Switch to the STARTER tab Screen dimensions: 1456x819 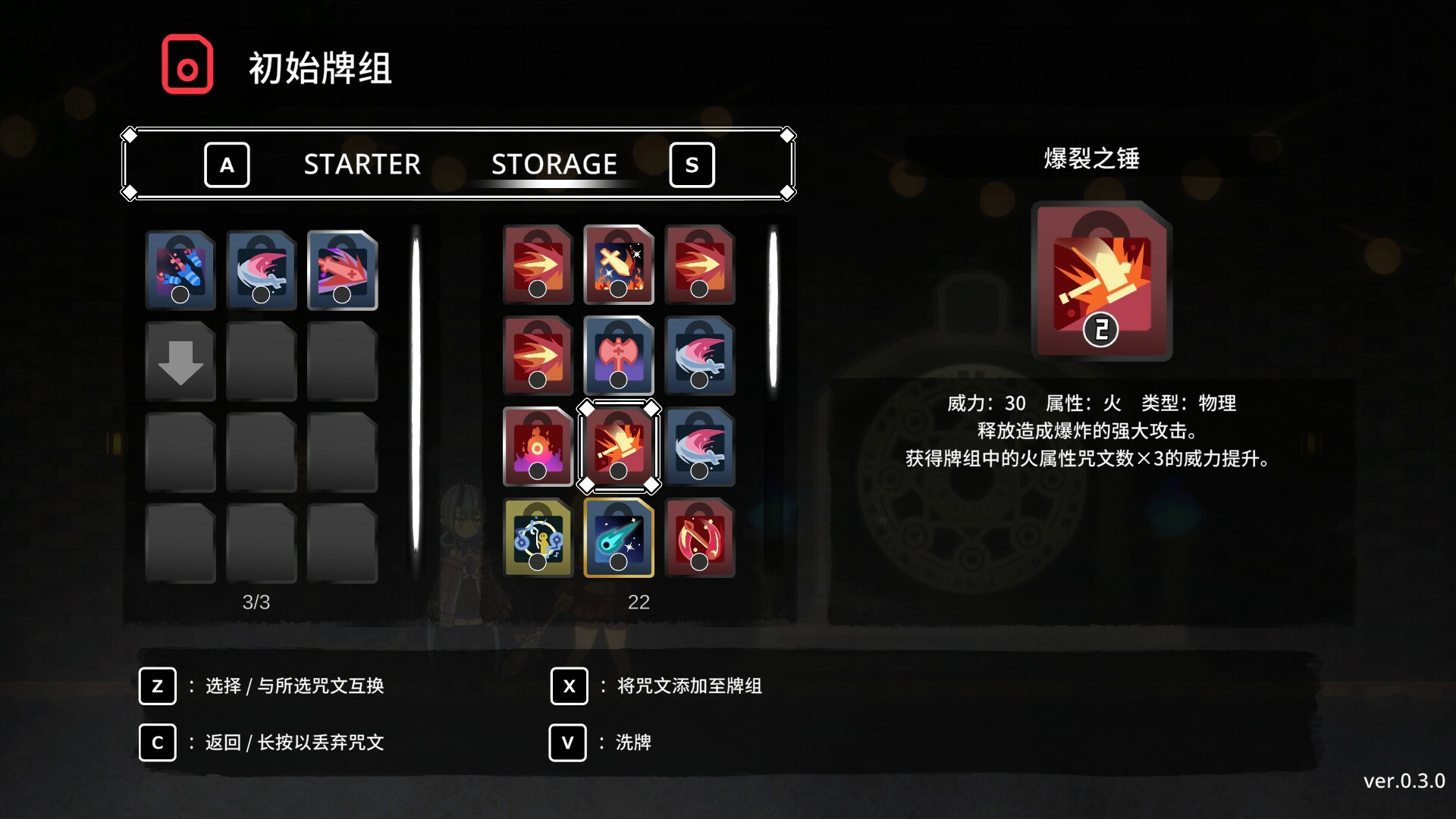pyautogui.click(x=362, y=165)
